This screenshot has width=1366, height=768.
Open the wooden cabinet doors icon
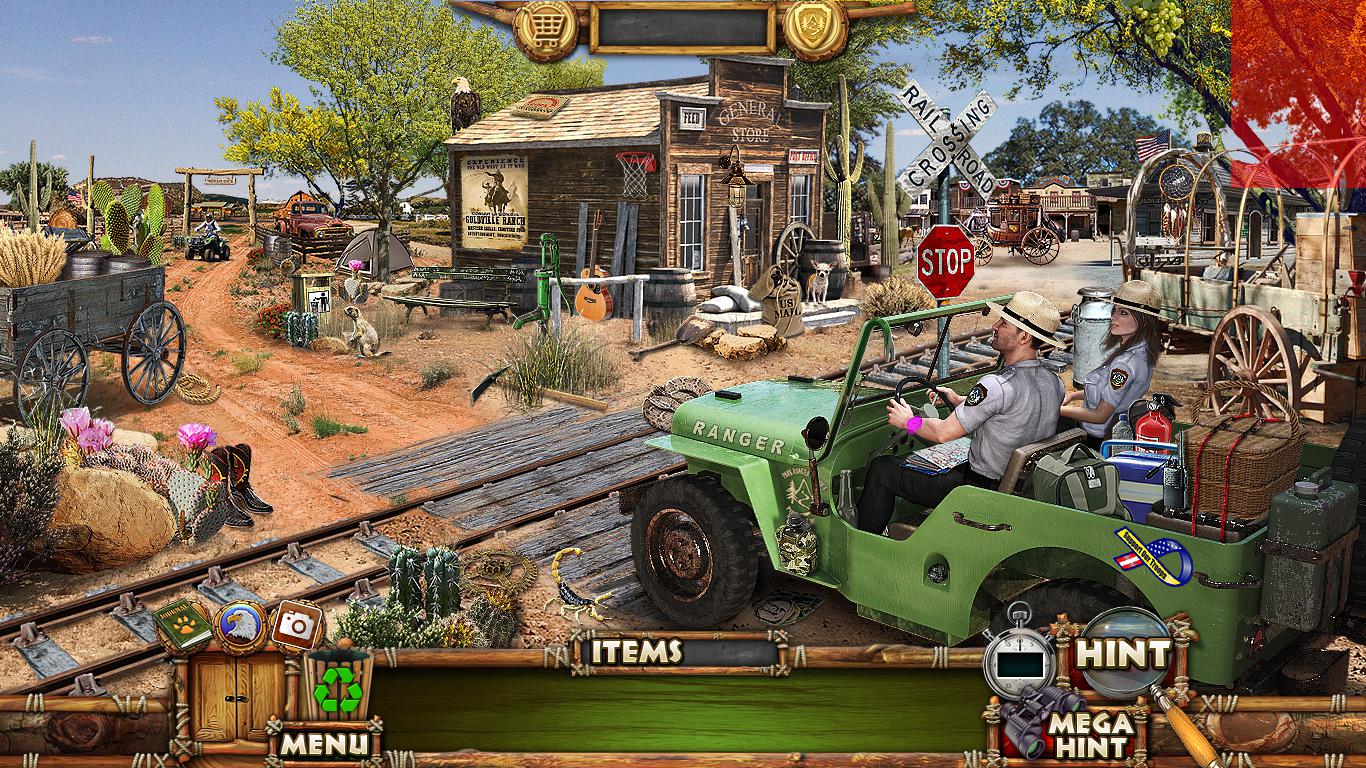point(226,695)
